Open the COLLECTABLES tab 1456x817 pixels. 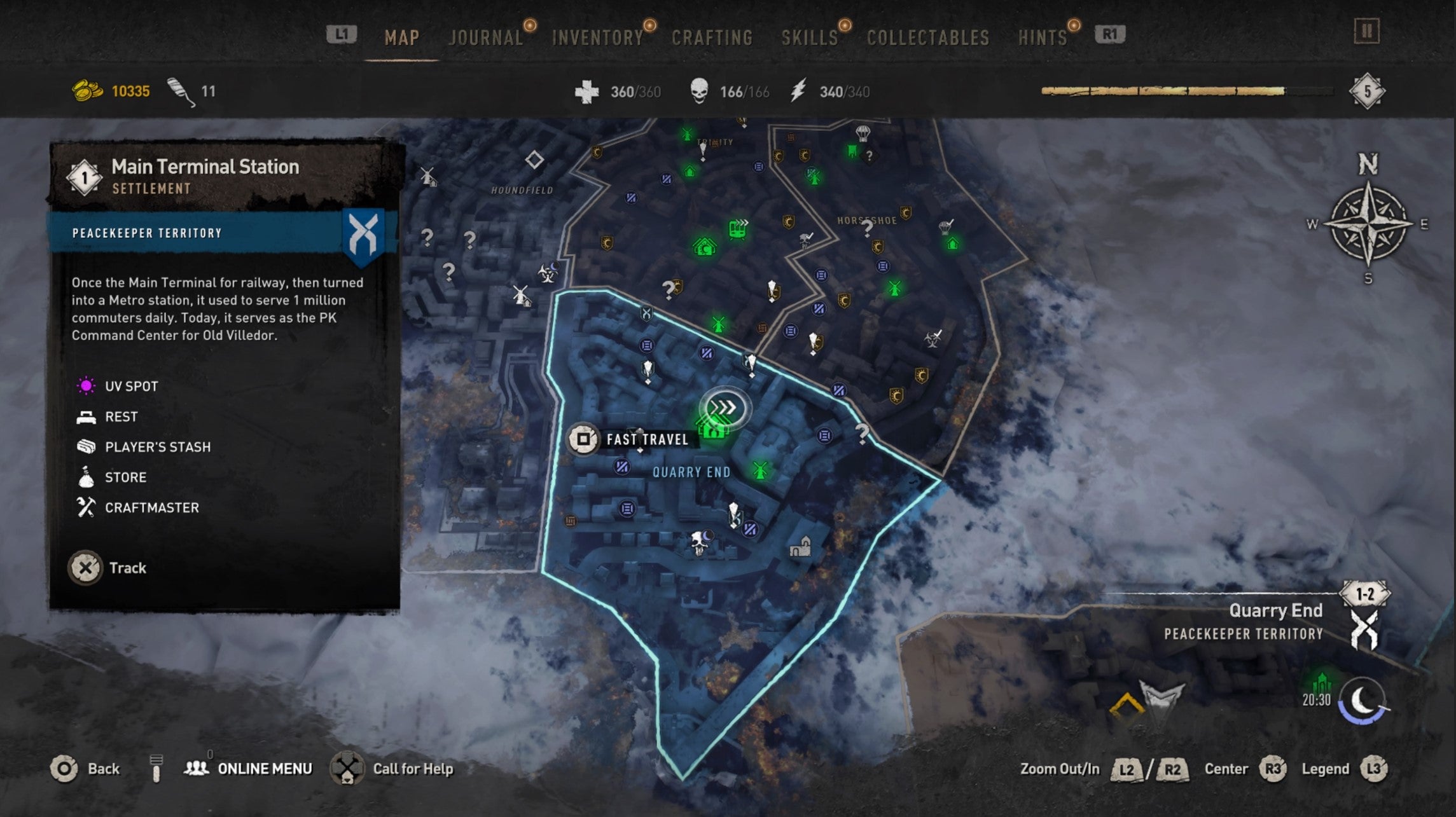927,37
